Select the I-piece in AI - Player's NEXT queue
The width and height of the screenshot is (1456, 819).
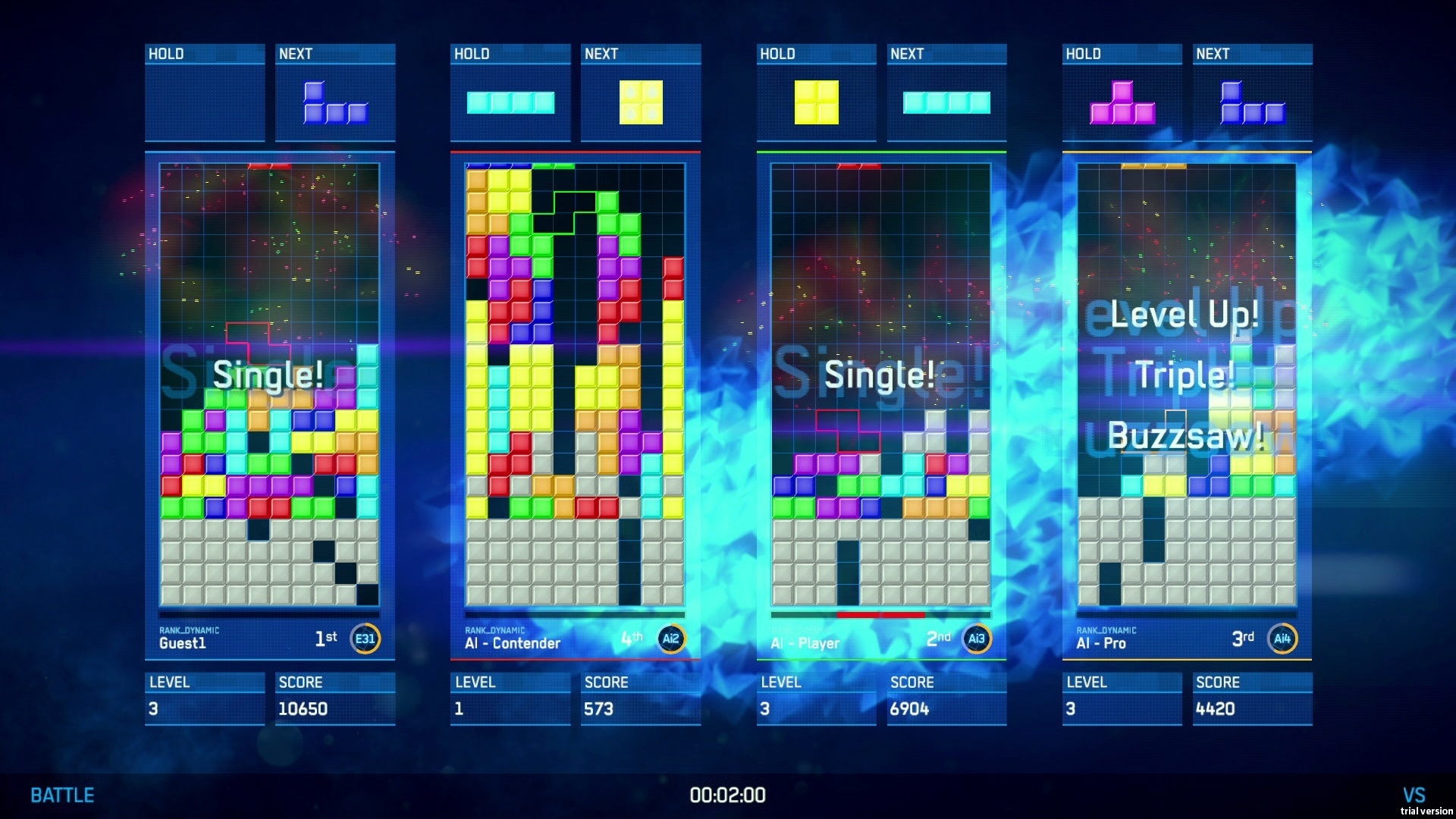(947, 101)
